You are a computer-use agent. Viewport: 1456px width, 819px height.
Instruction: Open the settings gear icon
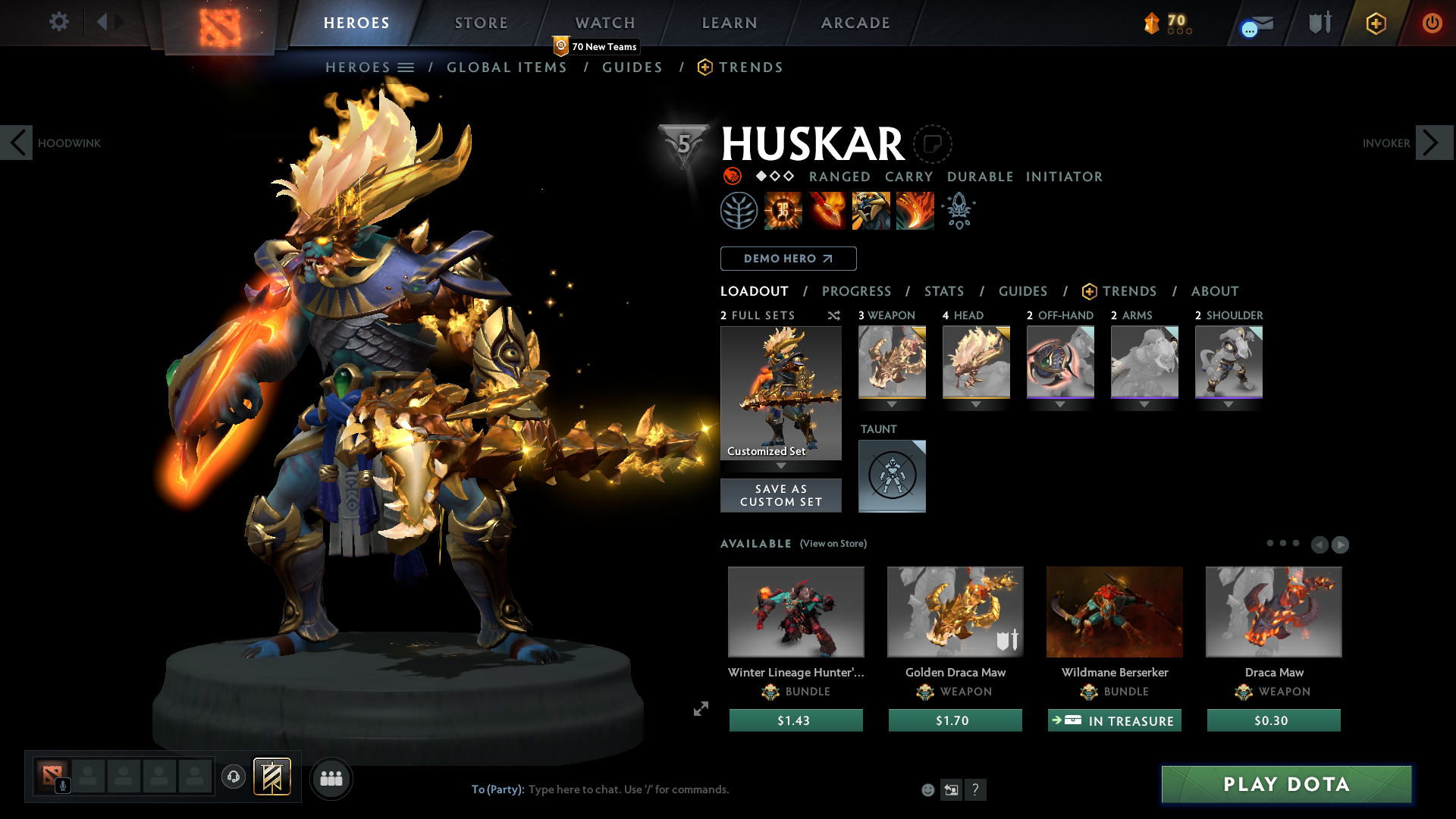tap(58, 21)
